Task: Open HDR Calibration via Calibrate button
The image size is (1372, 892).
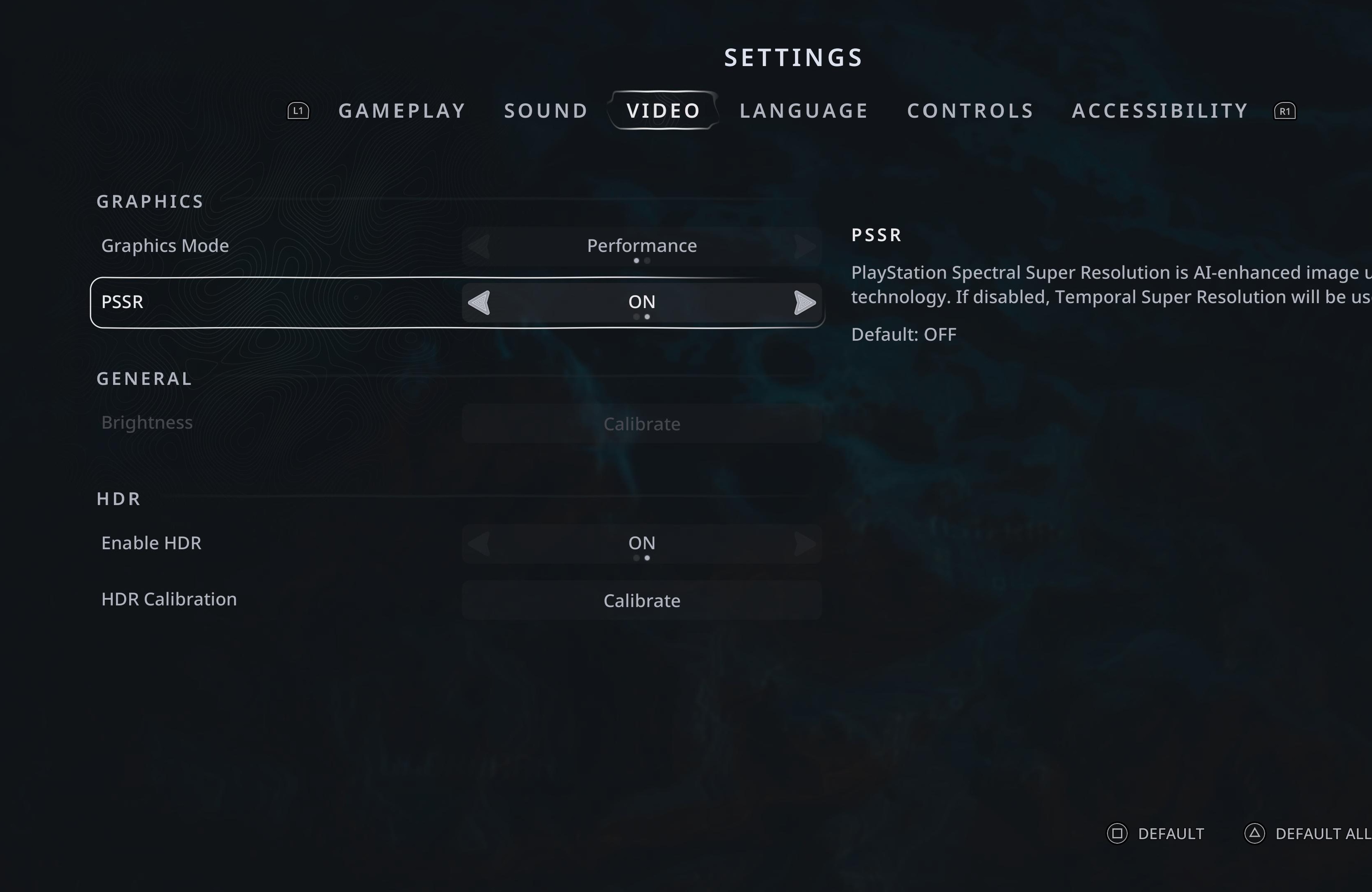Action: [x=641, y=601]
